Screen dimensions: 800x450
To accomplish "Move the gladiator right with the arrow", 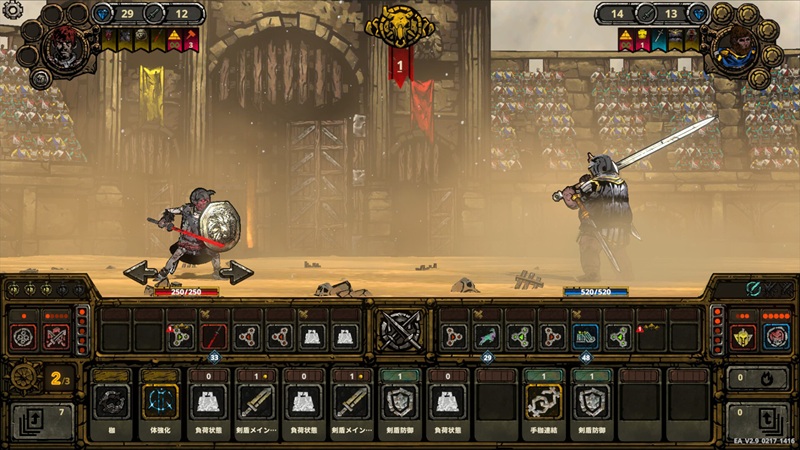I will [237, 272].
